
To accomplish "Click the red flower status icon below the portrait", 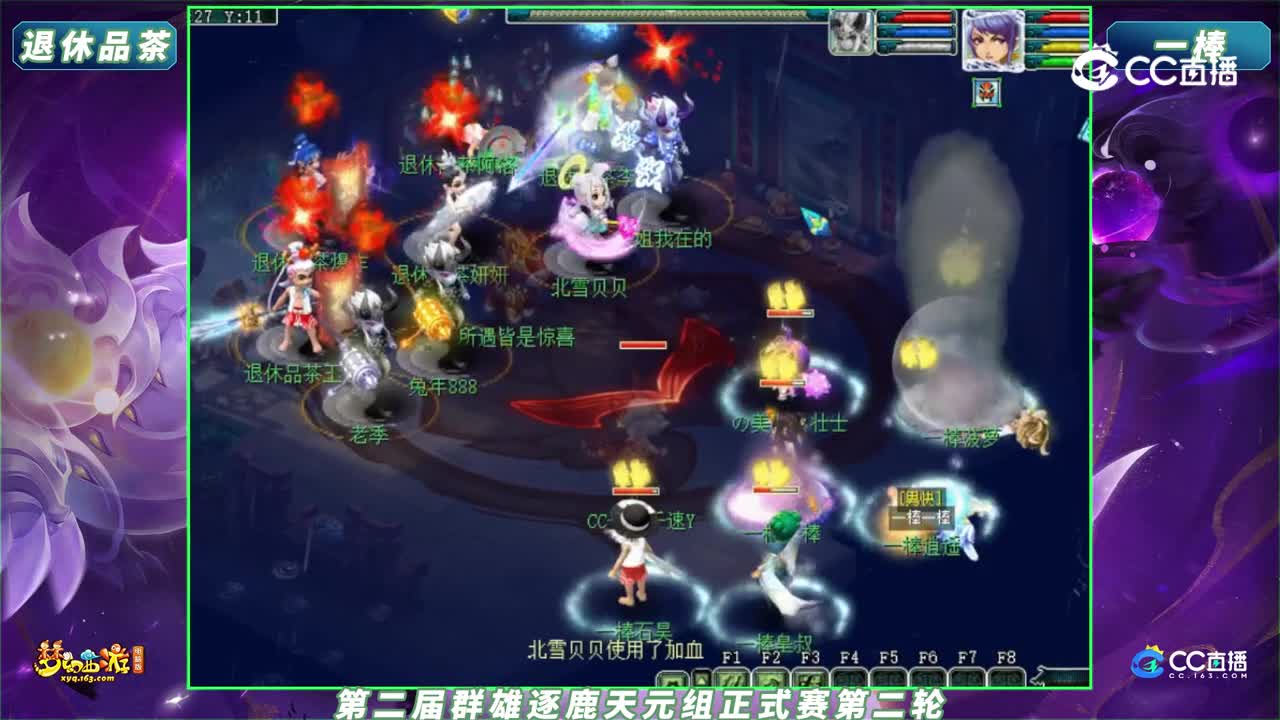I will pos(985,92).
